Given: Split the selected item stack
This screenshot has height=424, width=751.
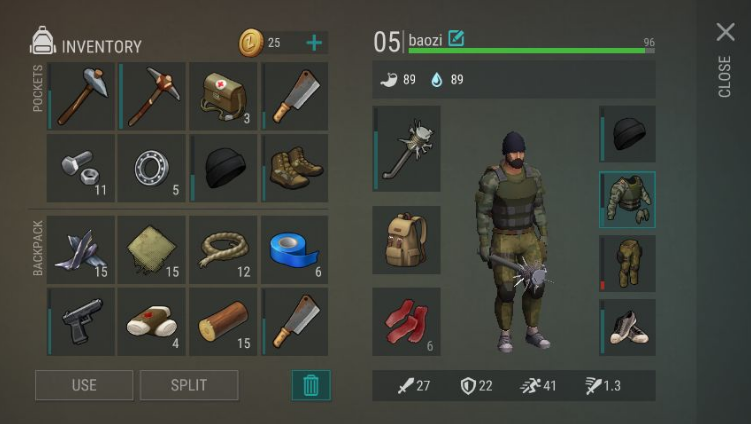Looking at the screenshot, I should click(x=189, y=385).
